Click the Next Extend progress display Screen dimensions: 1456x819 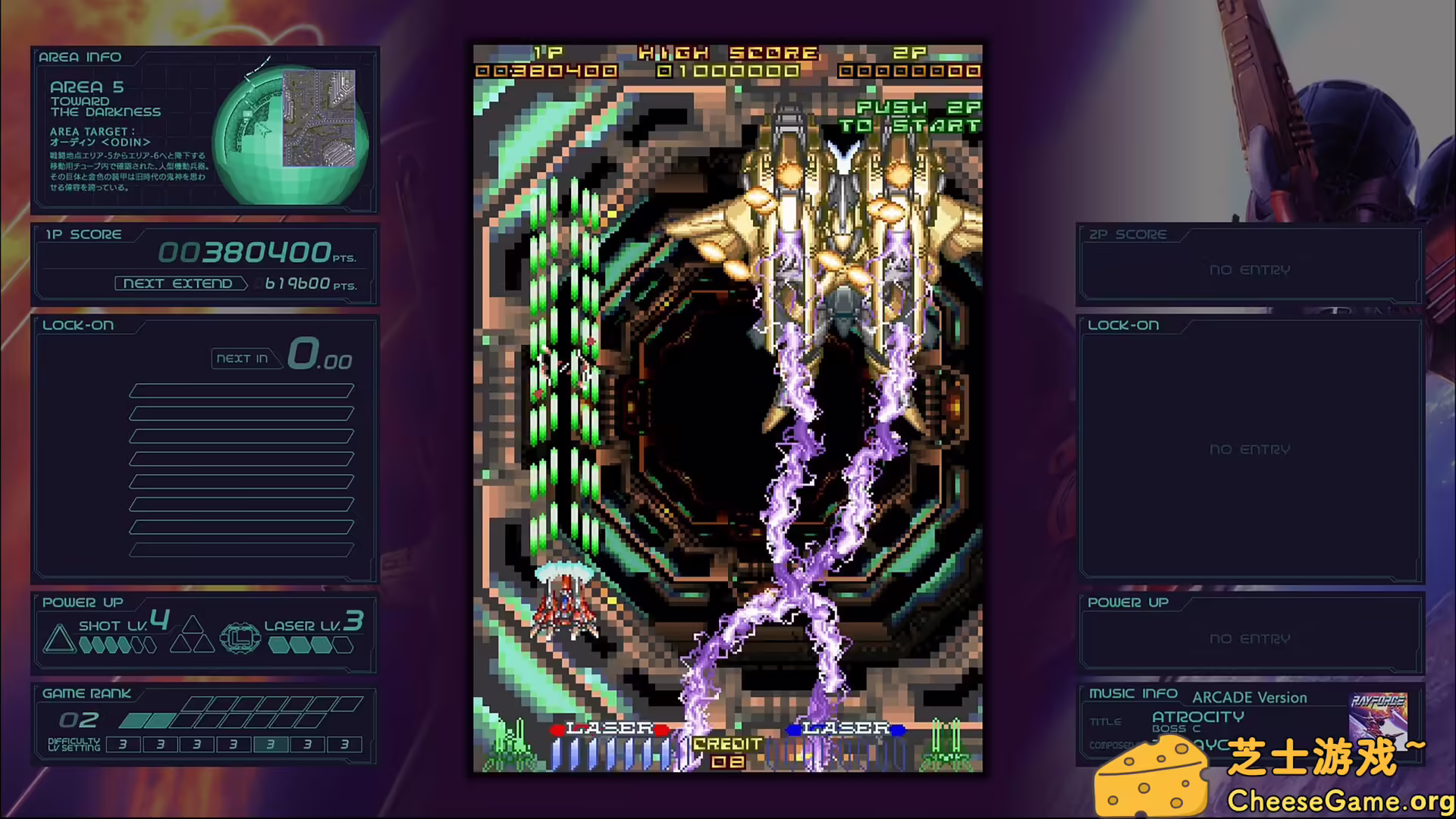[x=235, y=283]
